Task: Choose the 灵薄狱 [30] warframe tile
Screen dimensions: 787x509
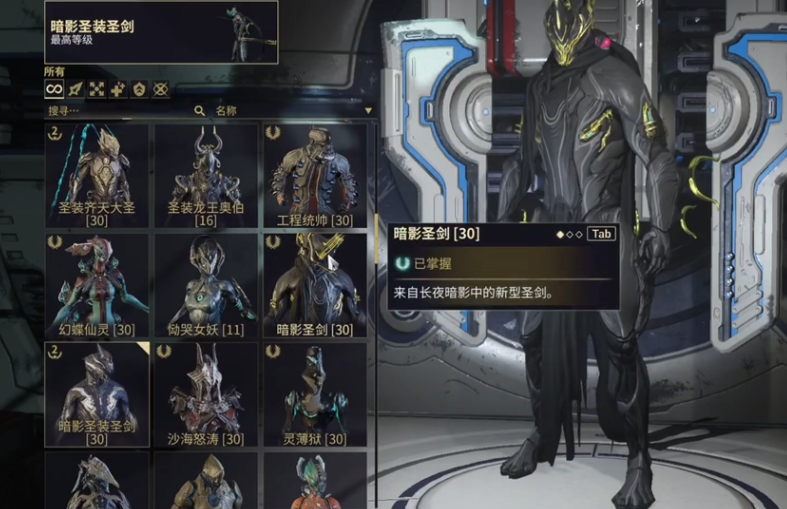Action: point(314,394)
